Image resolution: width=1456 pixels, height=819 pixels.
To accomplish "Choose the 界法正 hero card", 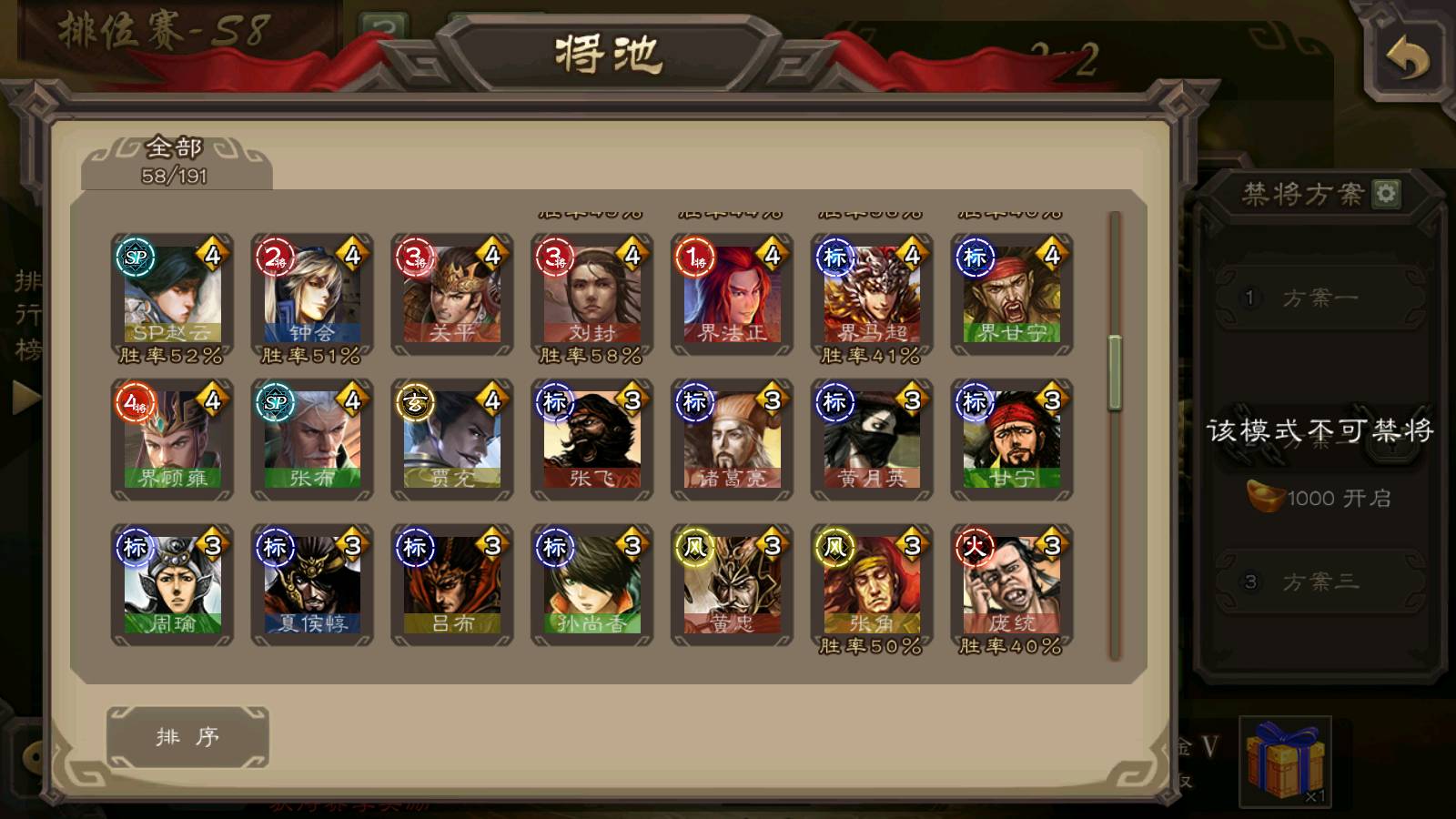I will coord(733,293).
